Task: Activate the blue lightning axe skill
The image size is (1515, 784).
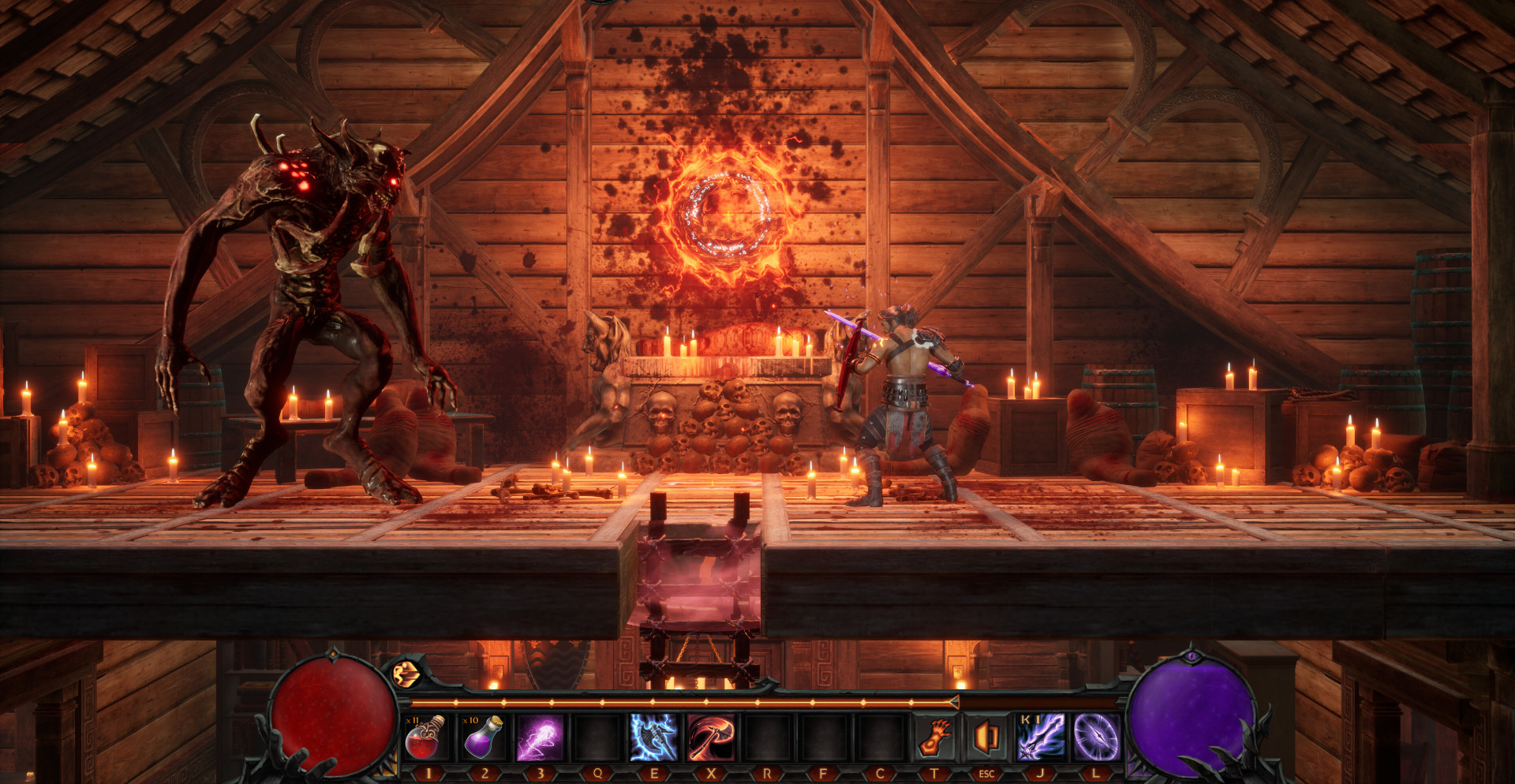Action: 653,737
